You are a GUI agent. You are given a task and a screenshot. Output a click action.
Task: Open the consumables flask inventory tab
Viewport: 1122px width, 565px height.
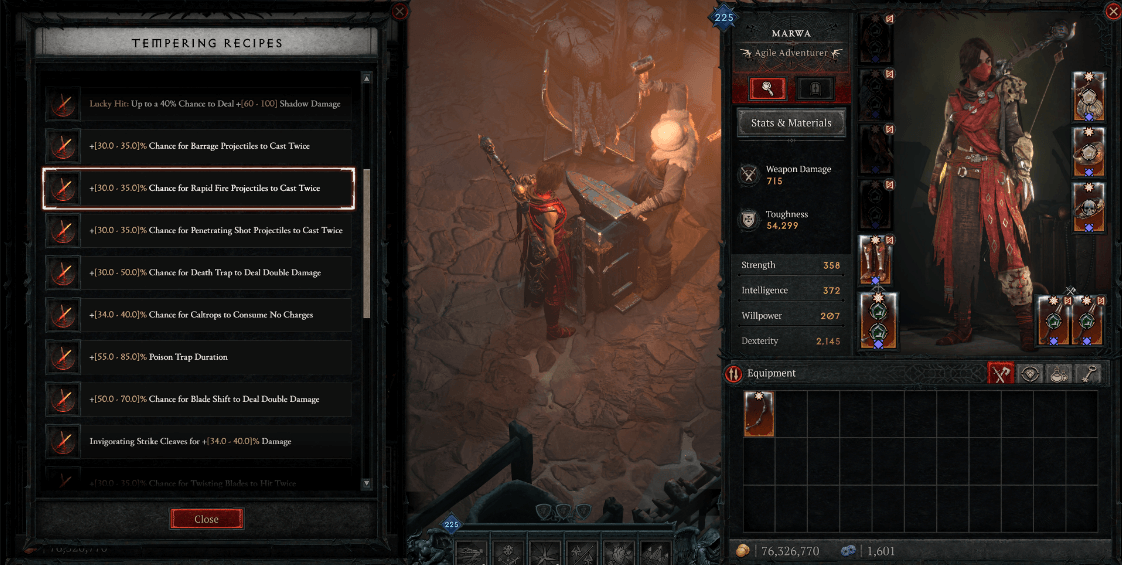click(1060, 374)
